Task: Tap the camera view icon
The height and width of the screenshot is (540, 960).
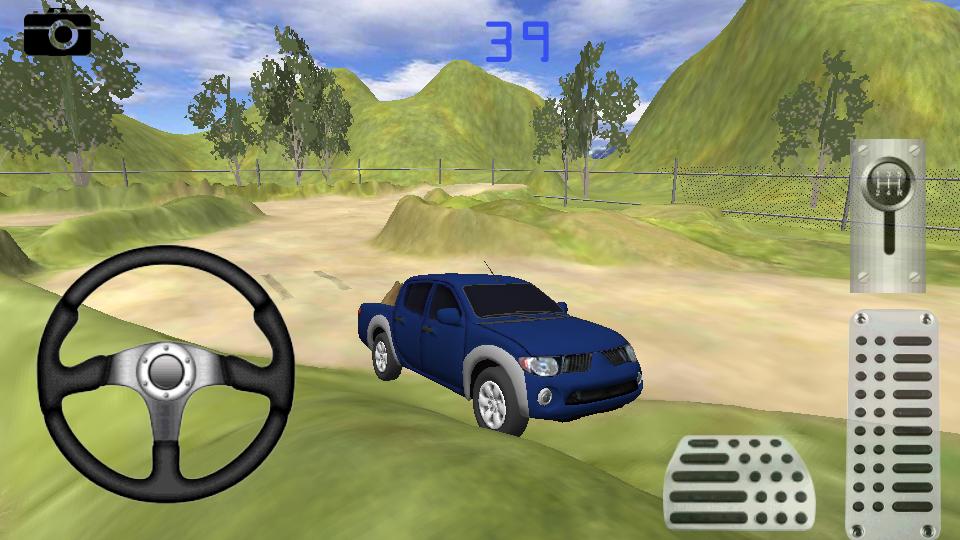Action: 57,34
